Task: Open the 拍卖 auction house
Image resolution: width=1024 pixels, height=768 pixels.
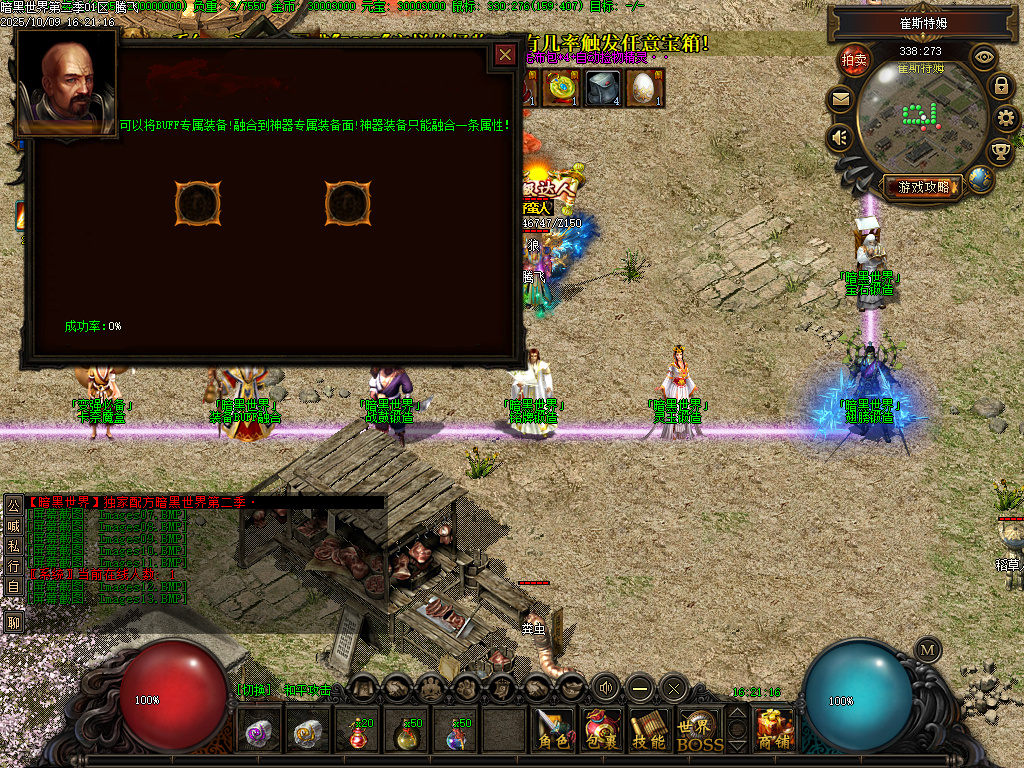Action: pyautogui.click(x=855, y=59)
